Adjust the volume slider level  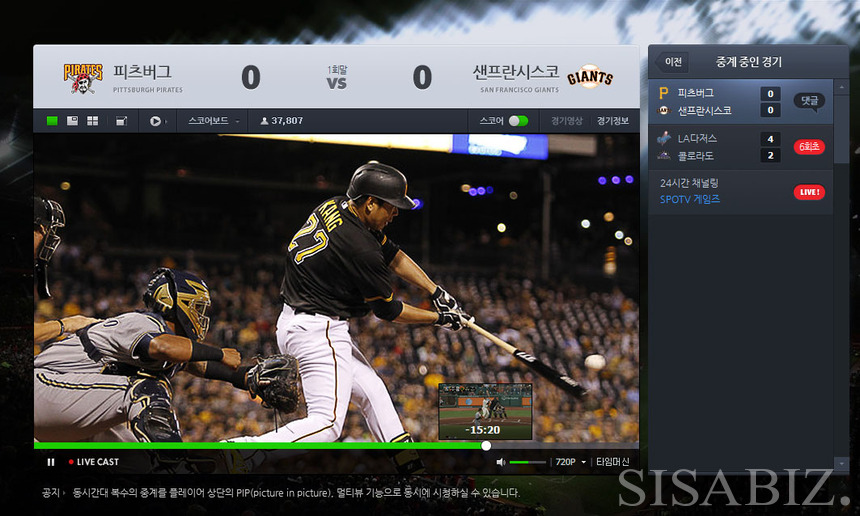coord(527,462)
